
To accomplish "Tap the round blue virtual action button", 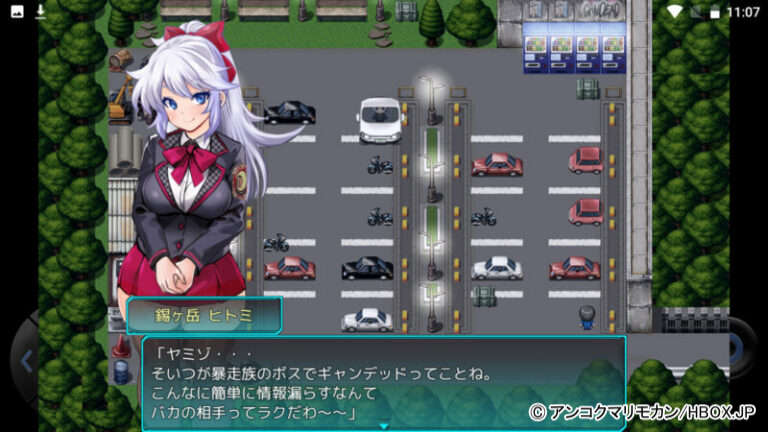I will (736, 349).
